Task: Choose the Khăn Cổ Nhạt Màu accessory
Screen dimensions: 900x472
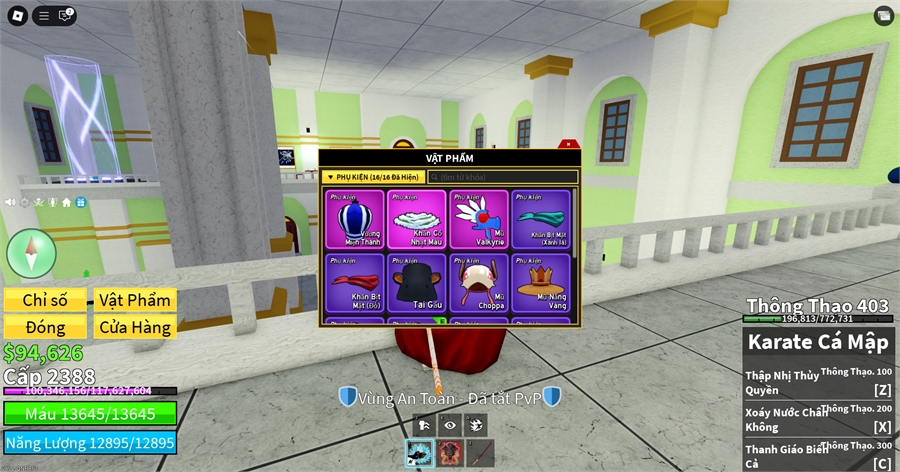Action: click(417, 219)
